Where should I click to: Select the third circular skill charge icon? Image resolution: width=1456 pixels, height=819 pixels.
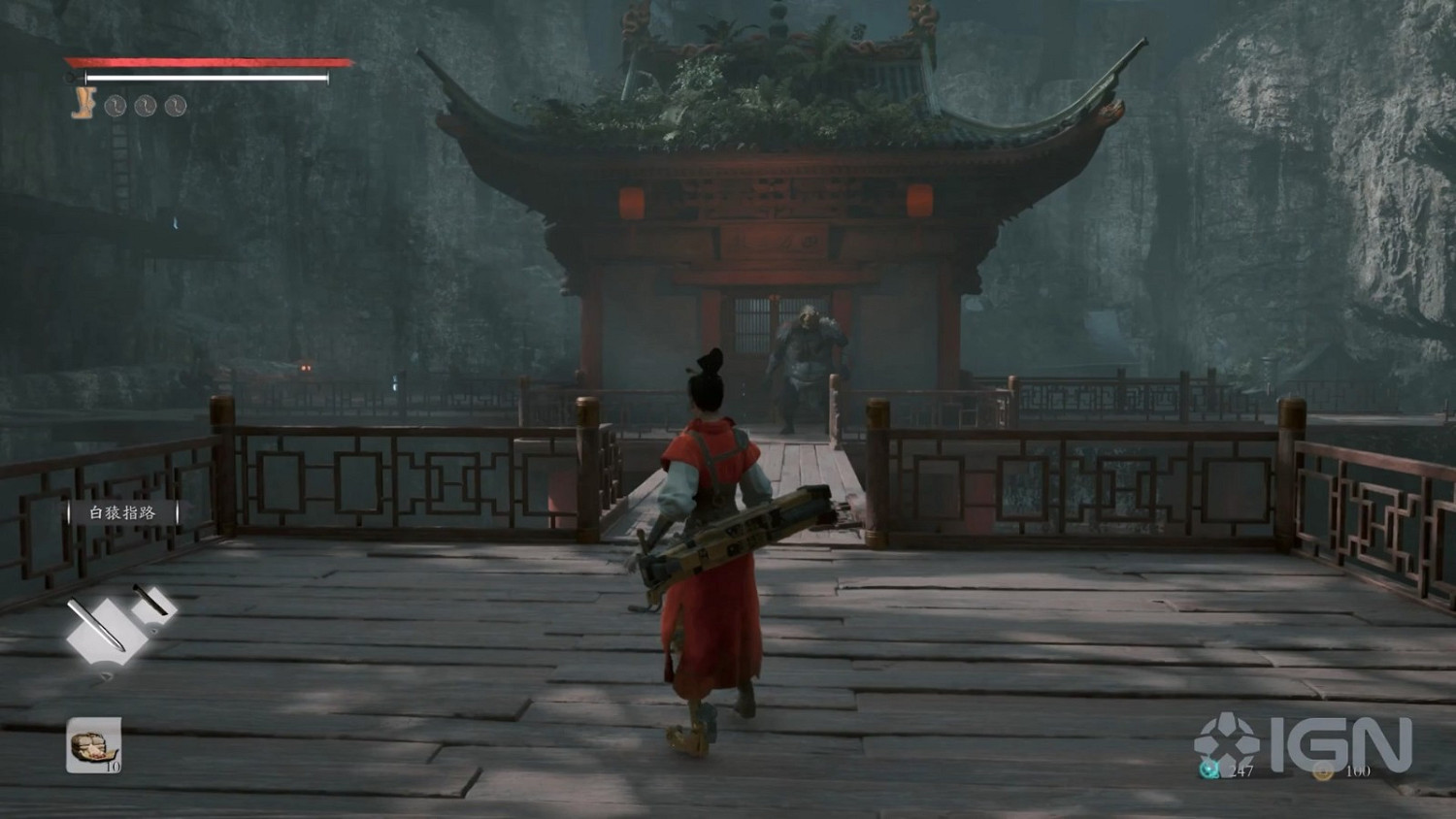point(177,105)
